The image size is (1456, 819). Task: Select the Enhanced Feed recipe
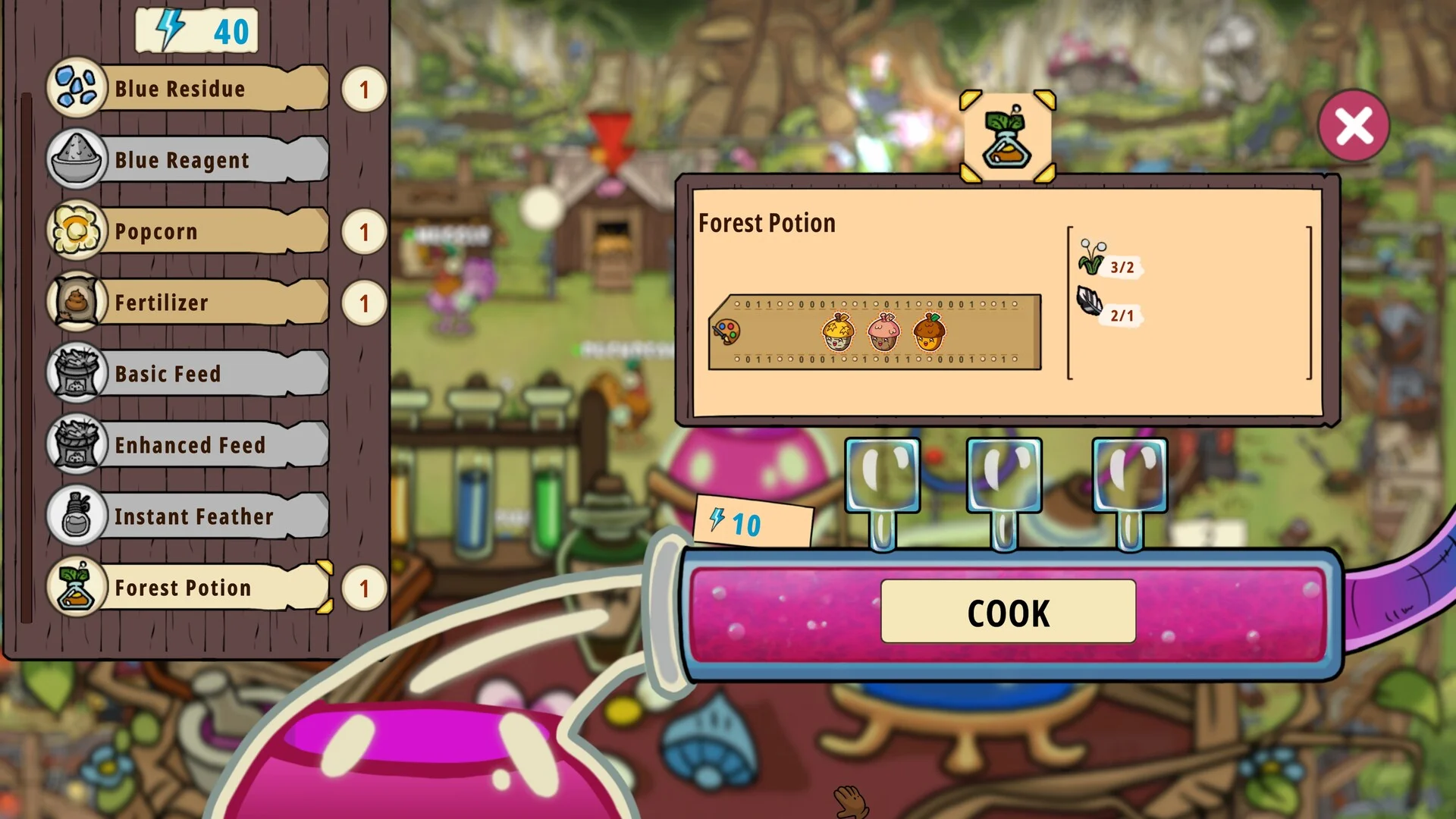[190, 445]
